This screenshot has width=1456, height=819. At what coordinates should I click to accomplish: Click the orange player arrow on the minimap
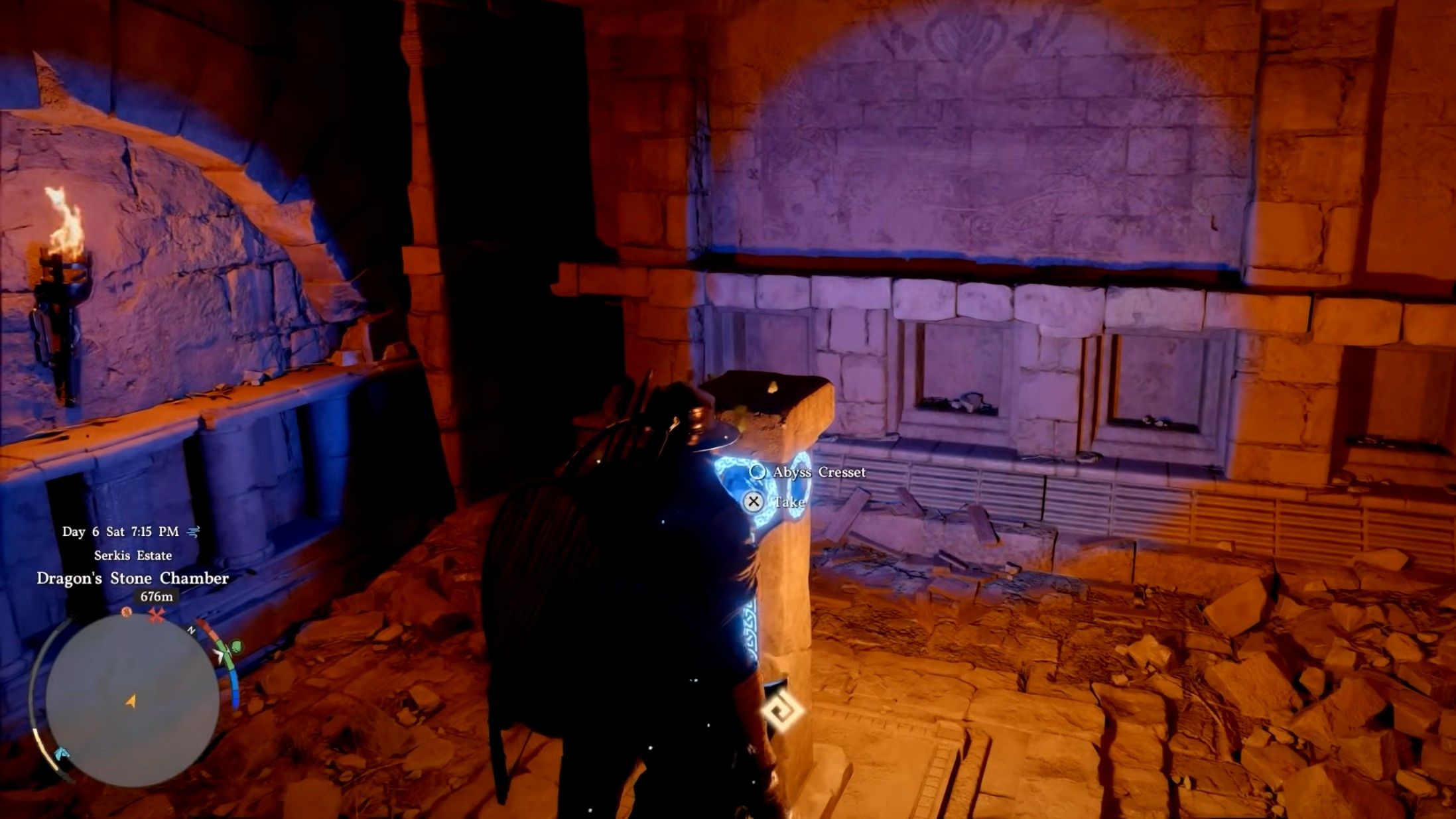click(131, 700)
